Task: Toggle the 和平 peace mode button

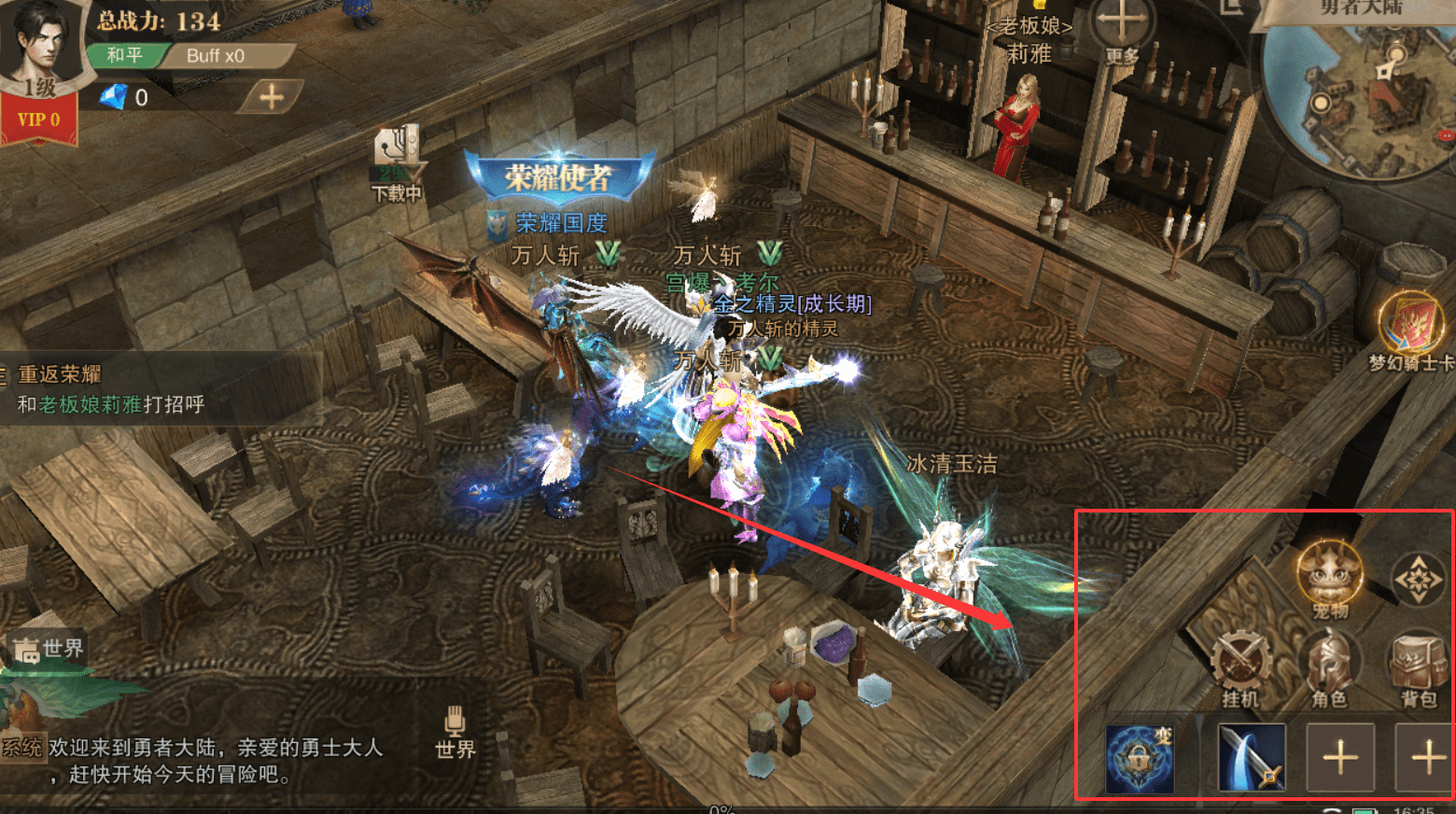Action: click(124, 55)
